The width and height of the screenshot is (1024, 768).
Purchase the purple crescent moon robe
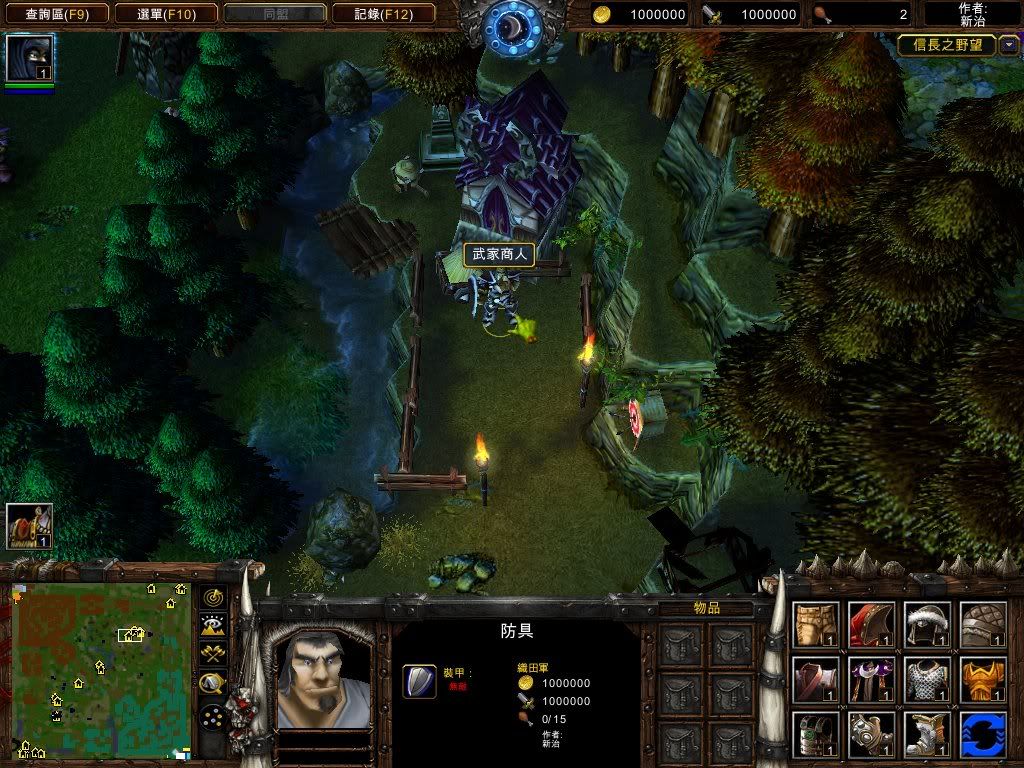click(x=871, y=679)
